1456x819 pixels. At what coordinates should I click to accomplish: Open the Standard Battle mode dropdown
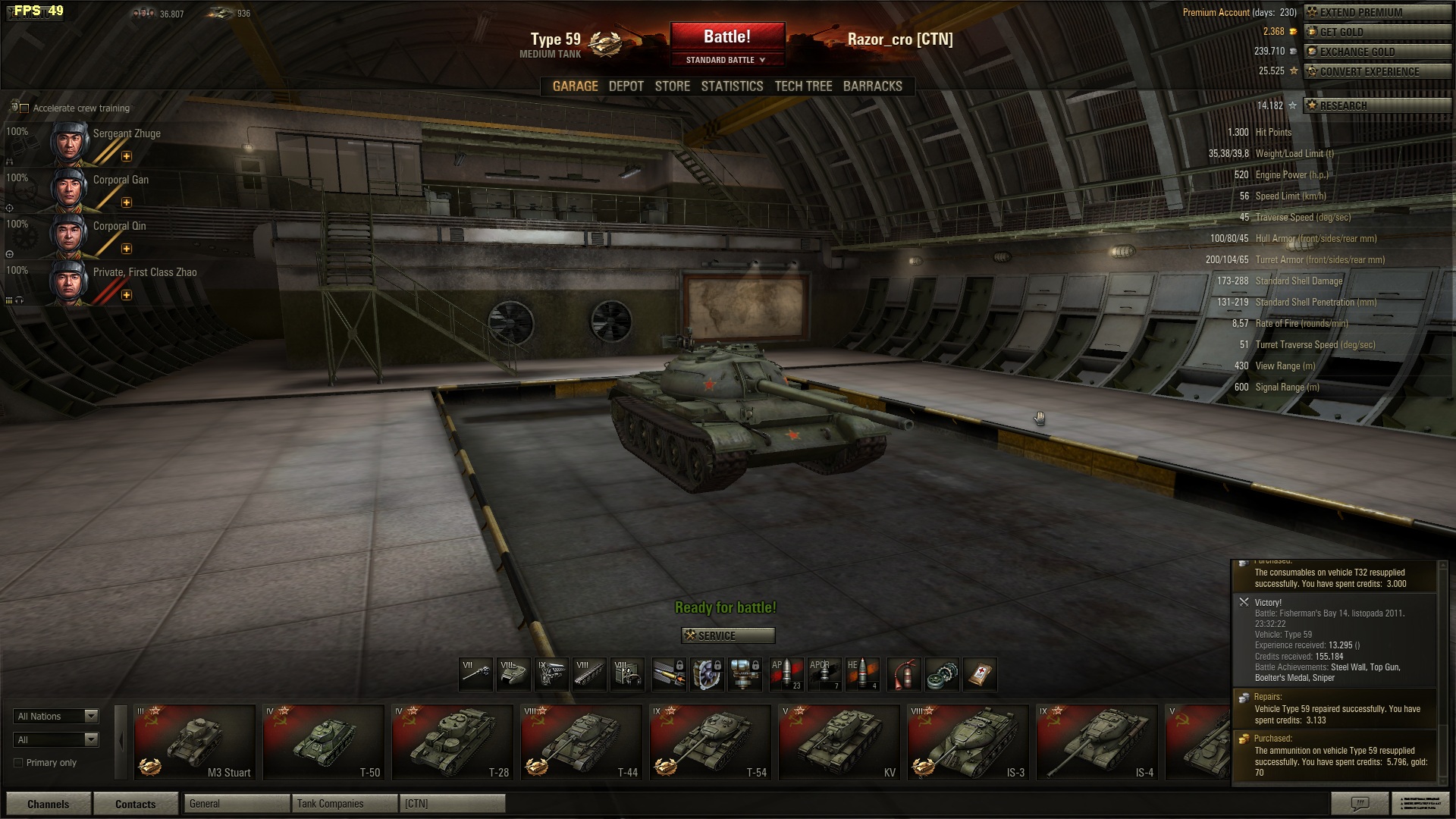coord(726,60)
